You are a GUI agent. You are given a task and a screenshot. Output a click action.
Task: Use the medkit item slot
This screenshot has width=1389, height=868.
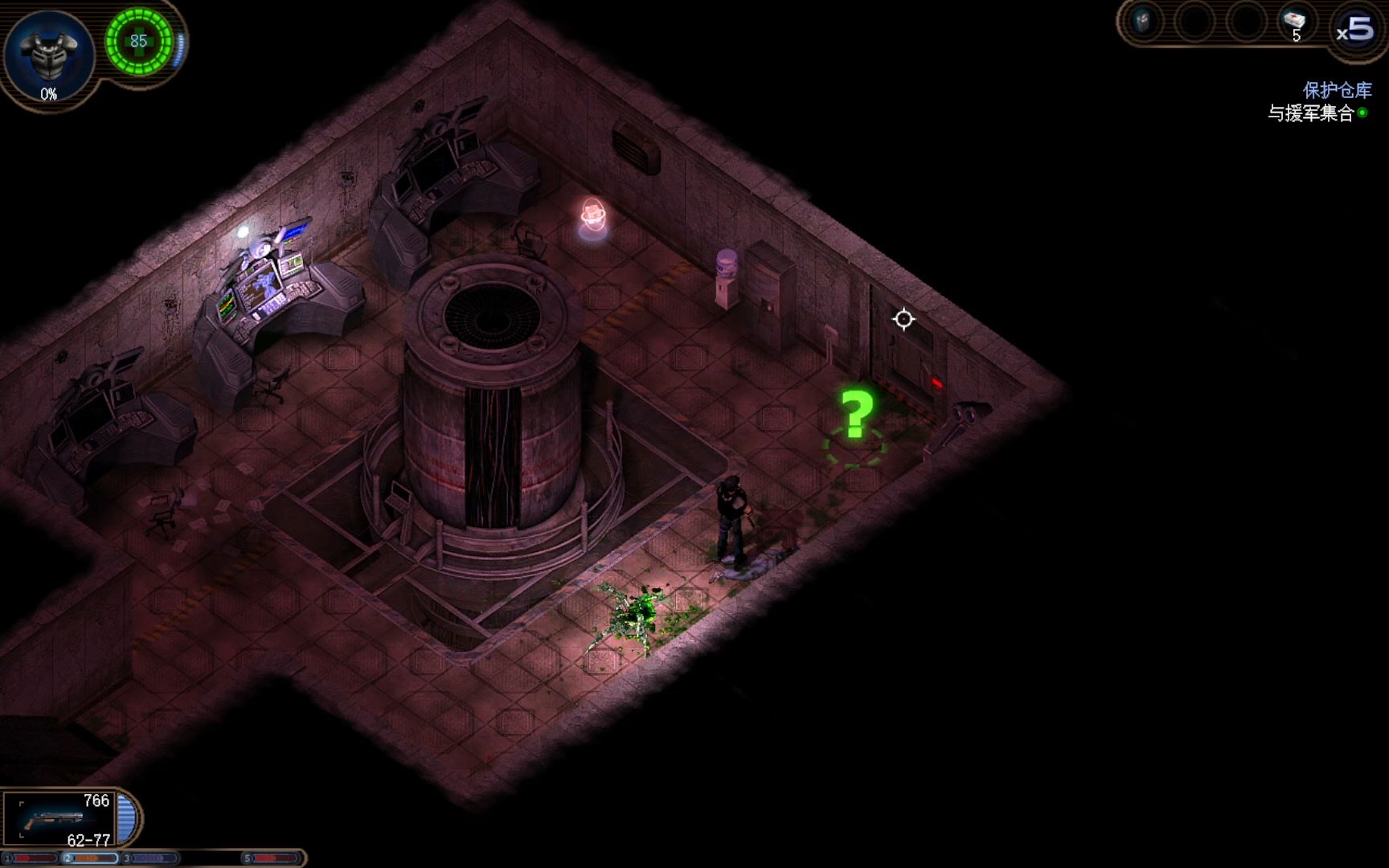1294,23
